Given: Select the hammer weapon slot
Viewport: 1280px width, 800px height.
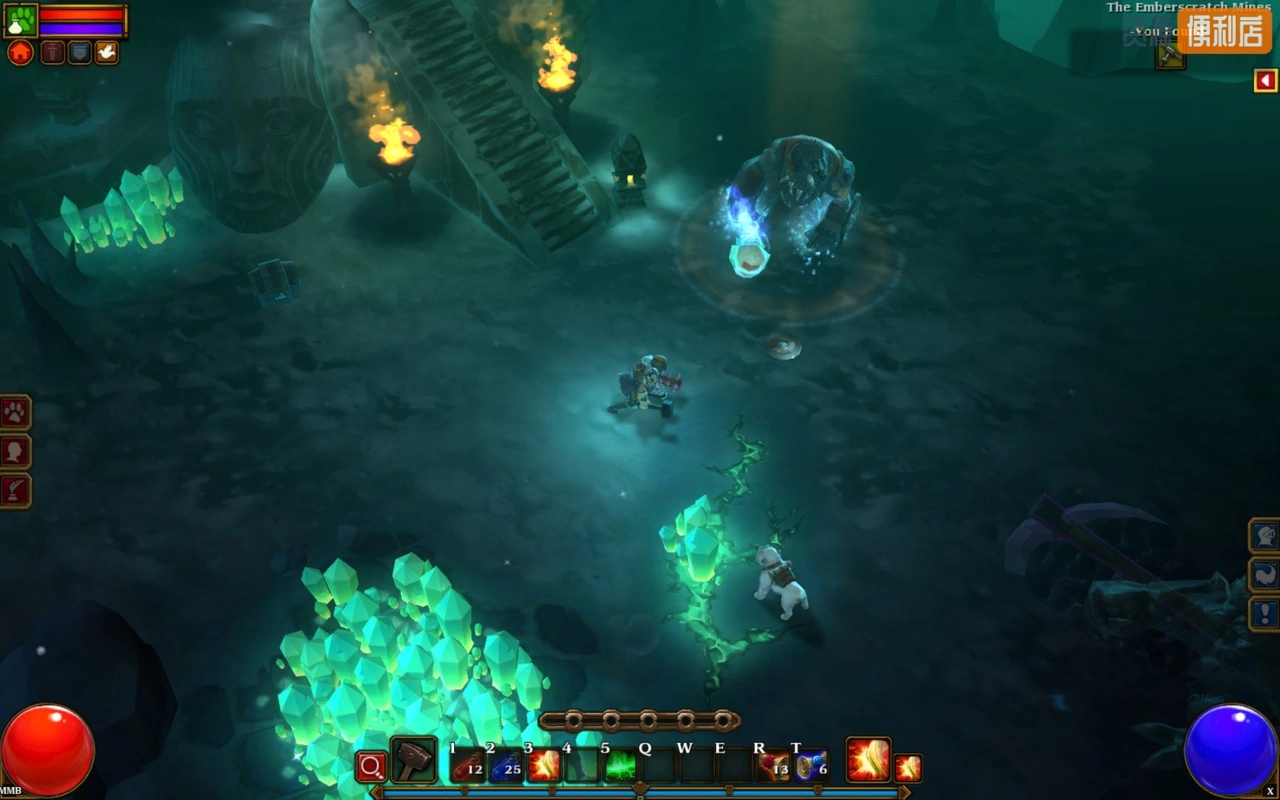Looking at the screenshot, I should (413, 762).
